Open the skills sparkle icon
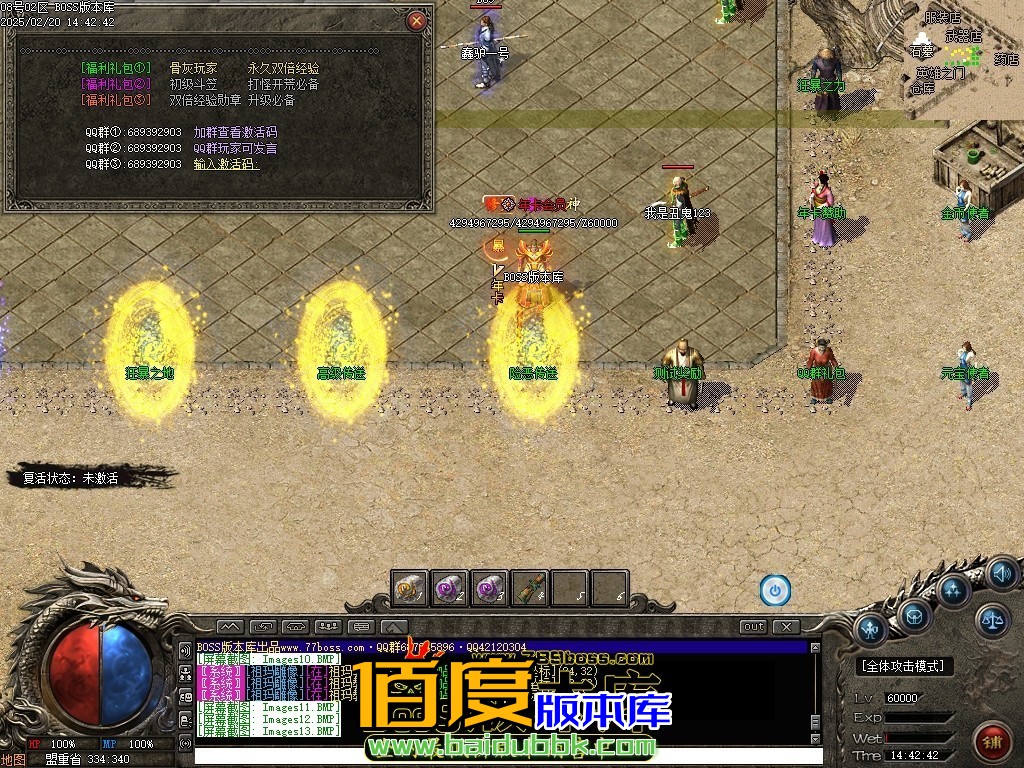 (x=953, y=589)
